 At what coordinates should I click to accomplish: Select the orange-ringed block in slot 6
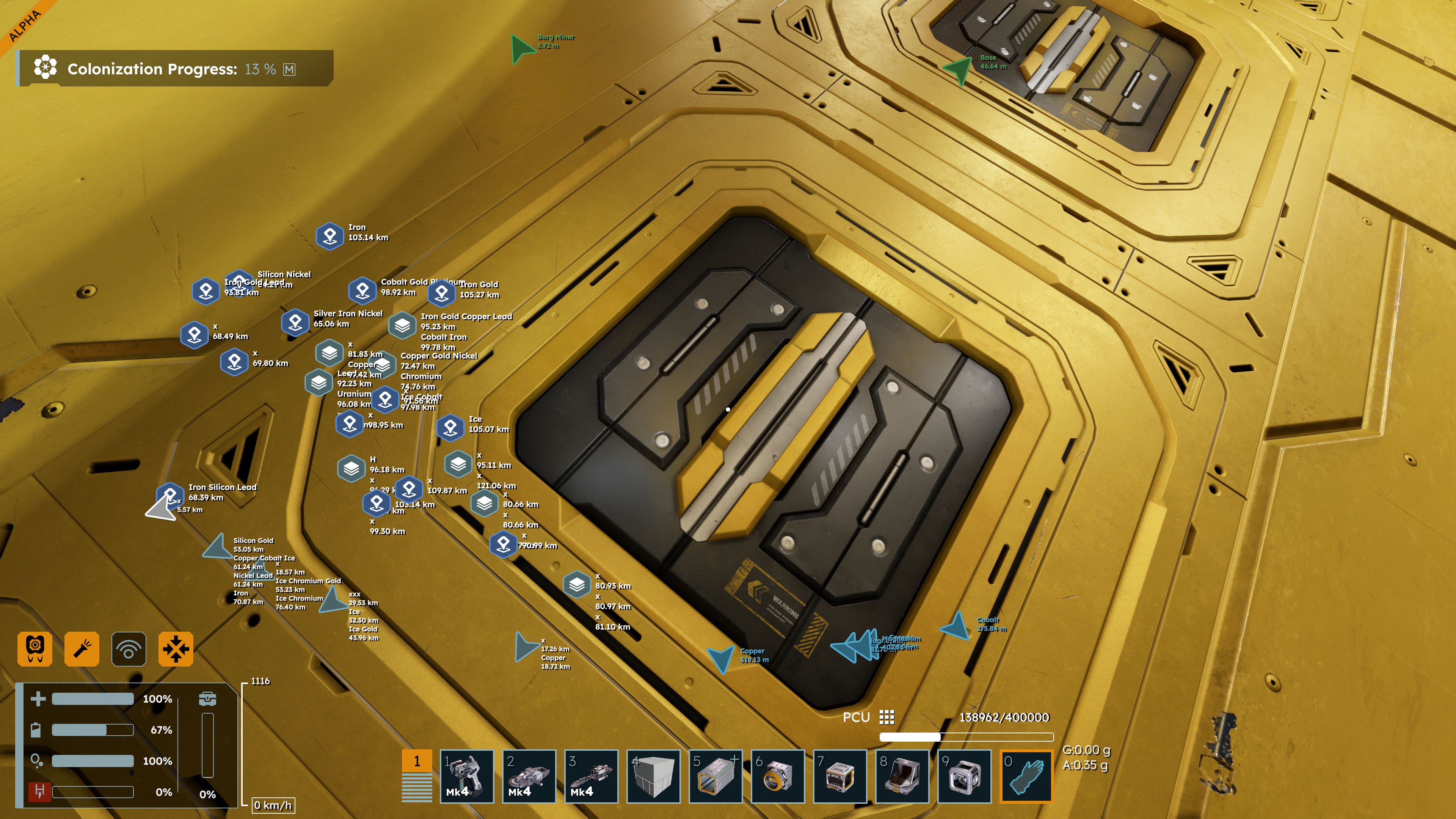(778, 776)
